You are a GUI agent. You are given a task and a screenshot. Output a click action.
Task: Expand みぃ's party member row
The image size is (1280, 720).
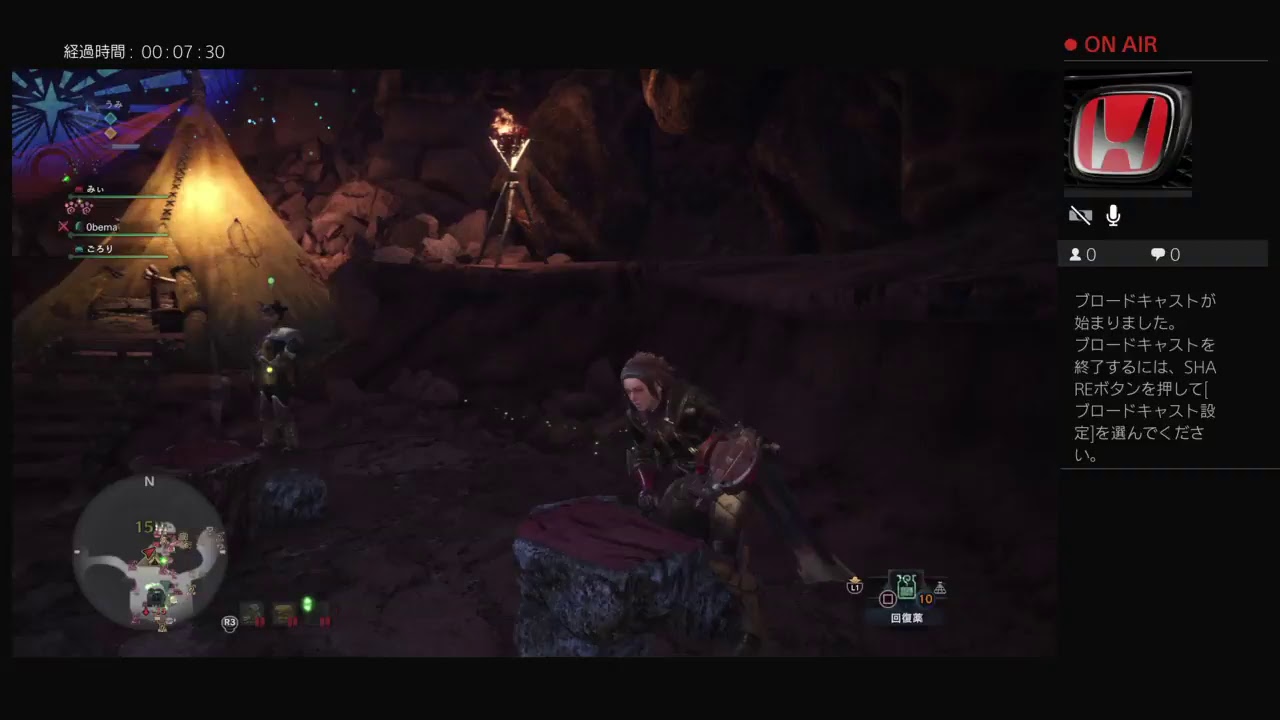pos(95,189)
